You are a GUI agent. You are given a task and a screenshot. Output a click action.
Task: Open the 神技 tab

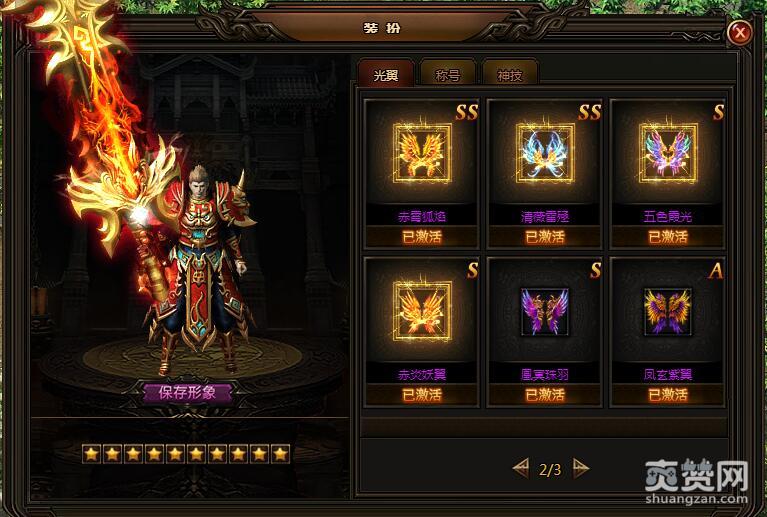(510, 73)
